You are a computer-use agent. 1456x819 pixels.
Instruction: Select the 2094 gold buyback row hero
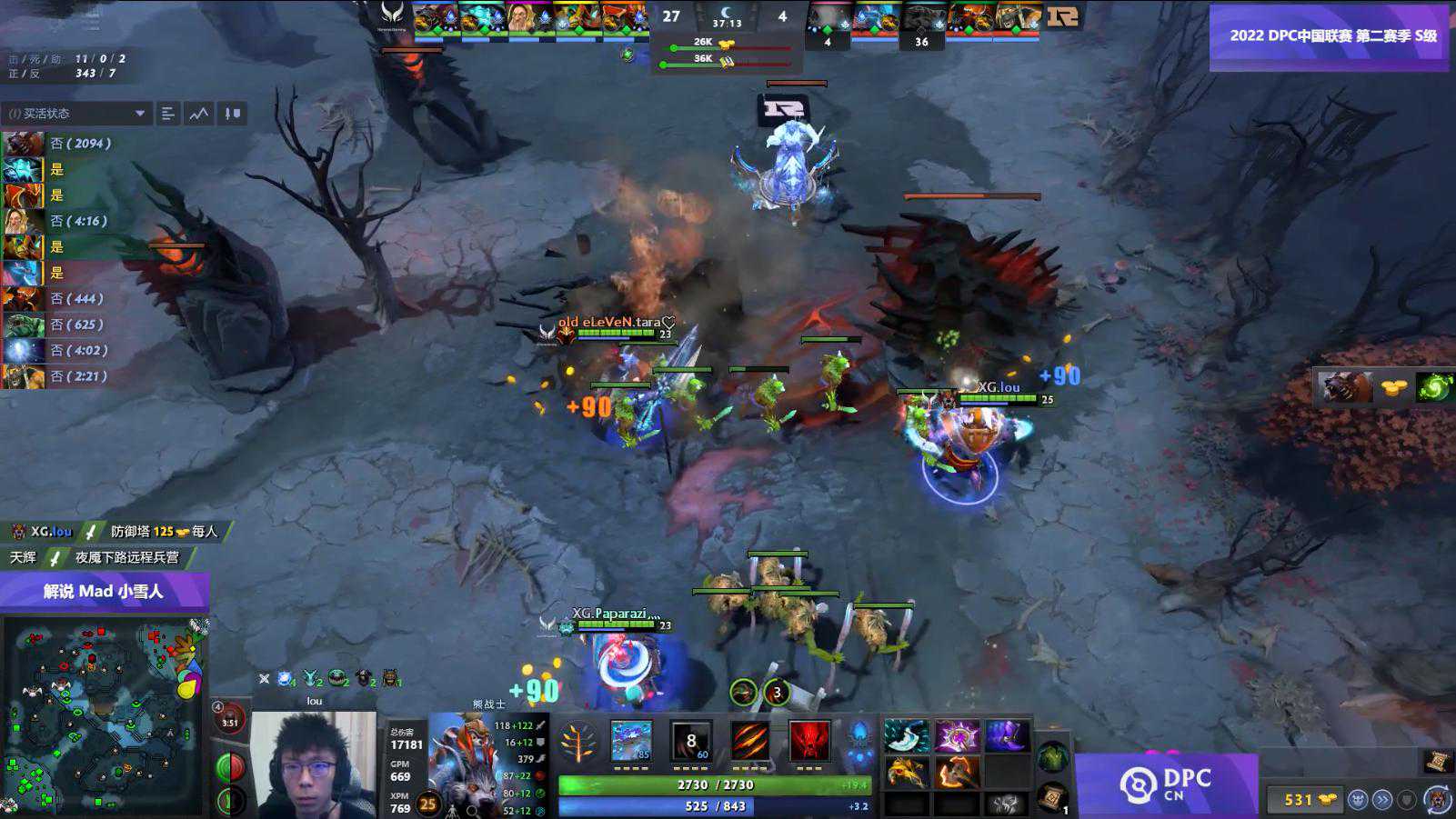coord(23,144)
